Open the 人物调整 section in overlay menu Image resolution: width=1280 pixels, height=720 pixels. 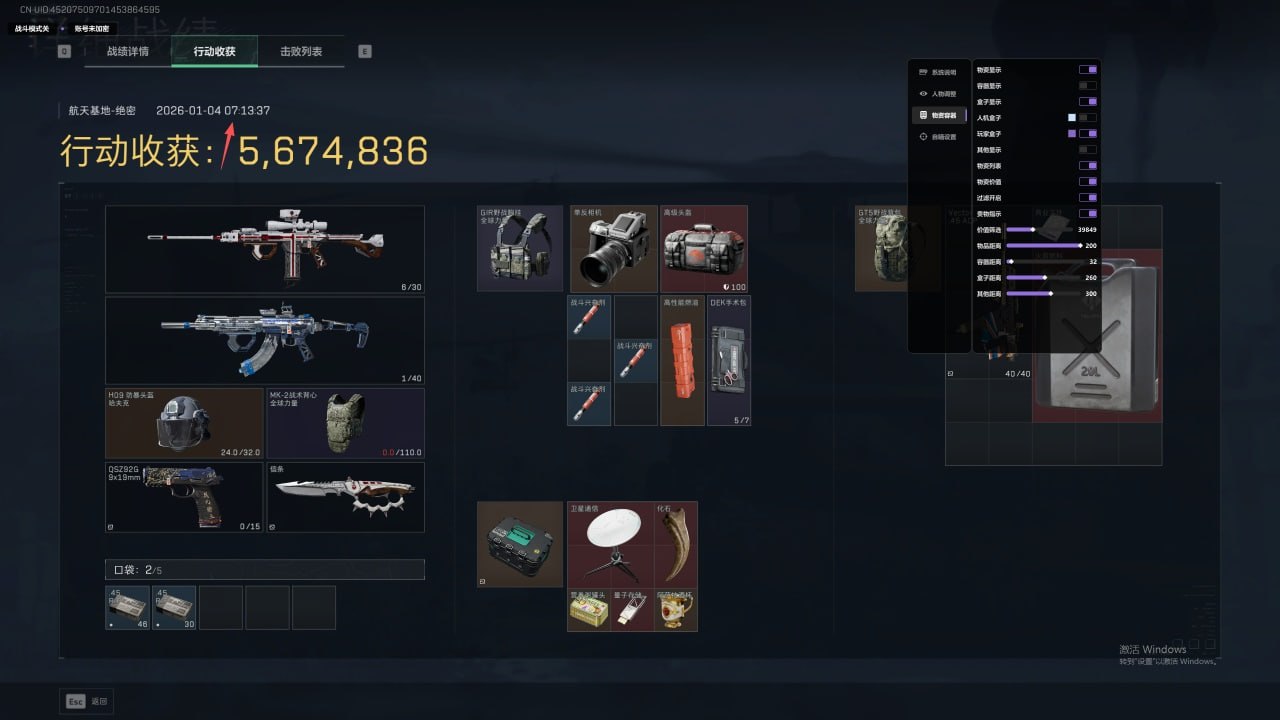[938, 94]
